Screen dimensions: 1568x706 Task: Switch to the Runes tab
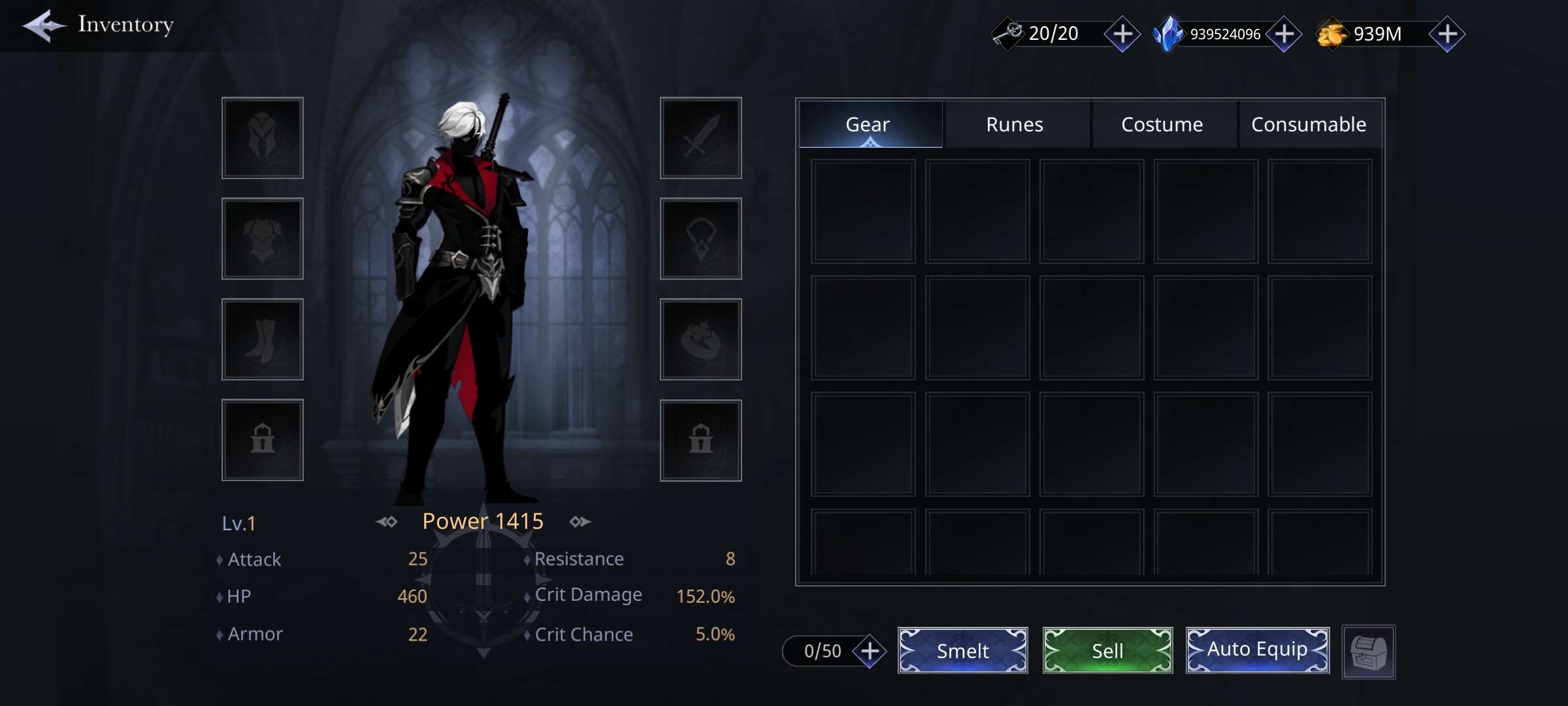pos(1014,124)
